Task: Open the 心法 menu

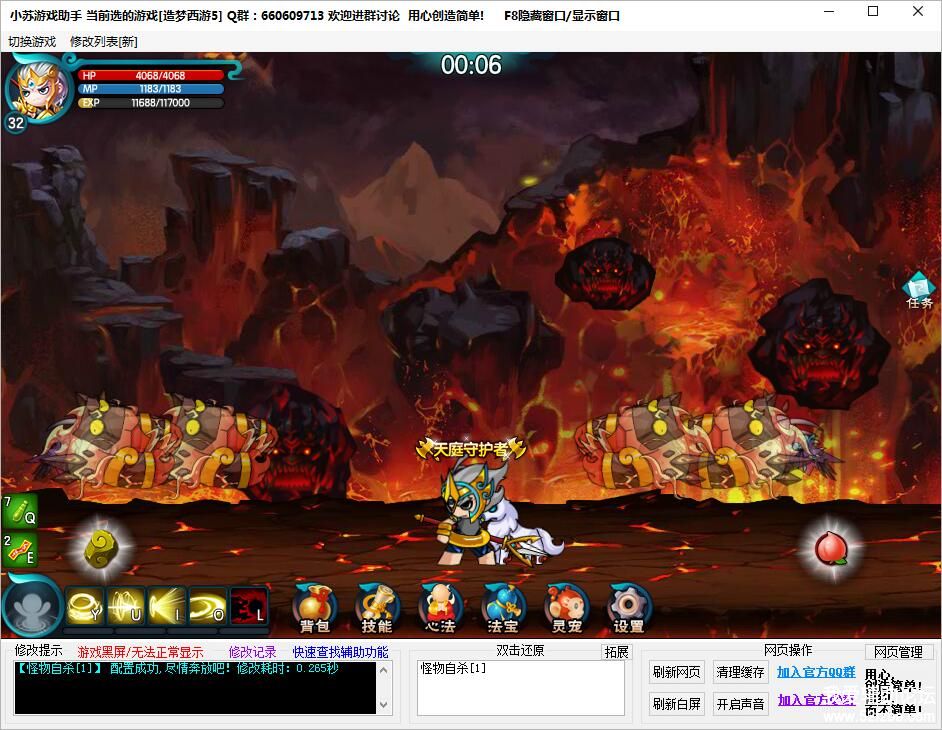Action: tap(440, 607)
